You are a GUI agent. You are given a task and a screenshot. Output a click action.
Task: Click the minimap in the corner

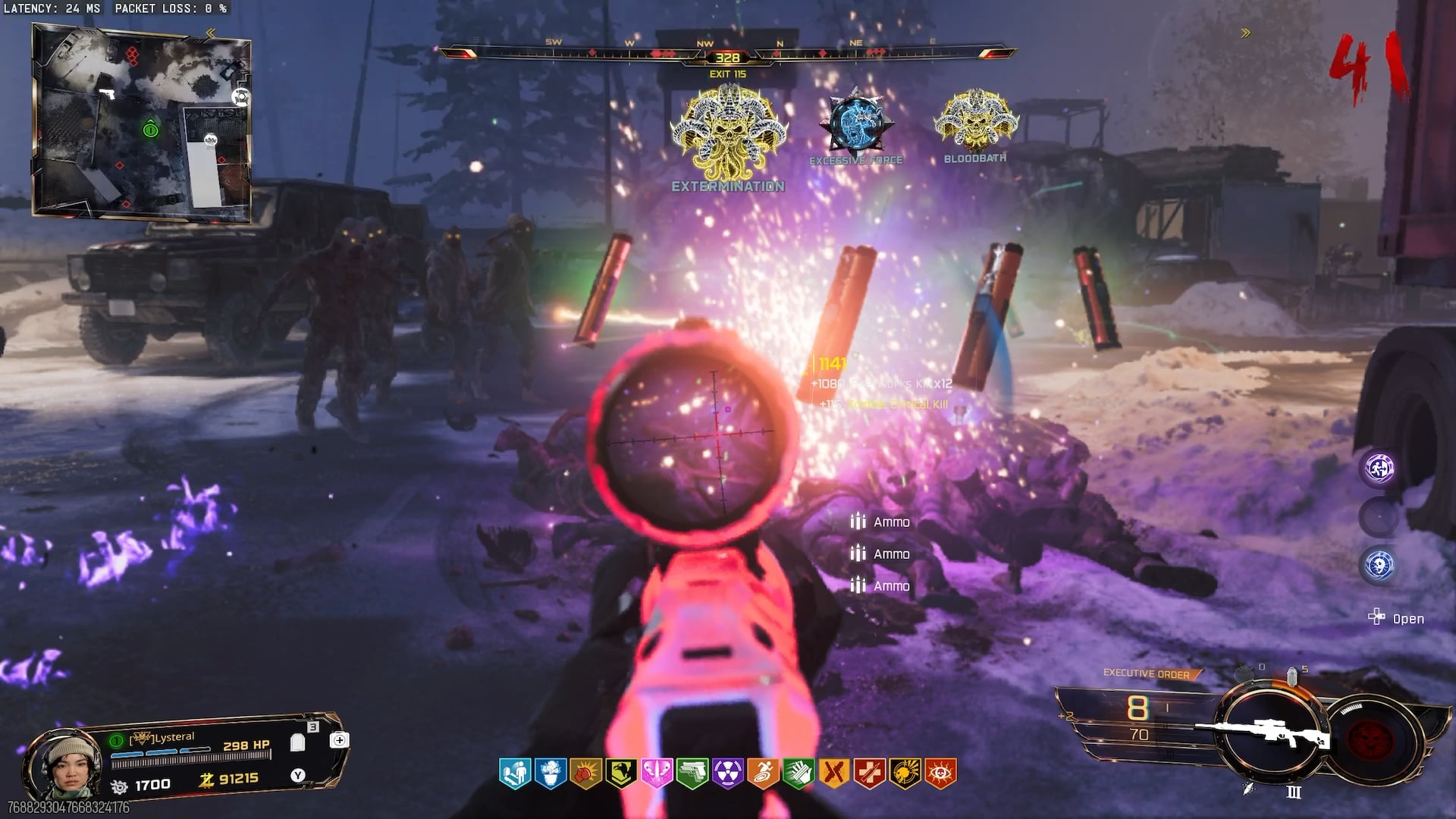coord(142,123)
